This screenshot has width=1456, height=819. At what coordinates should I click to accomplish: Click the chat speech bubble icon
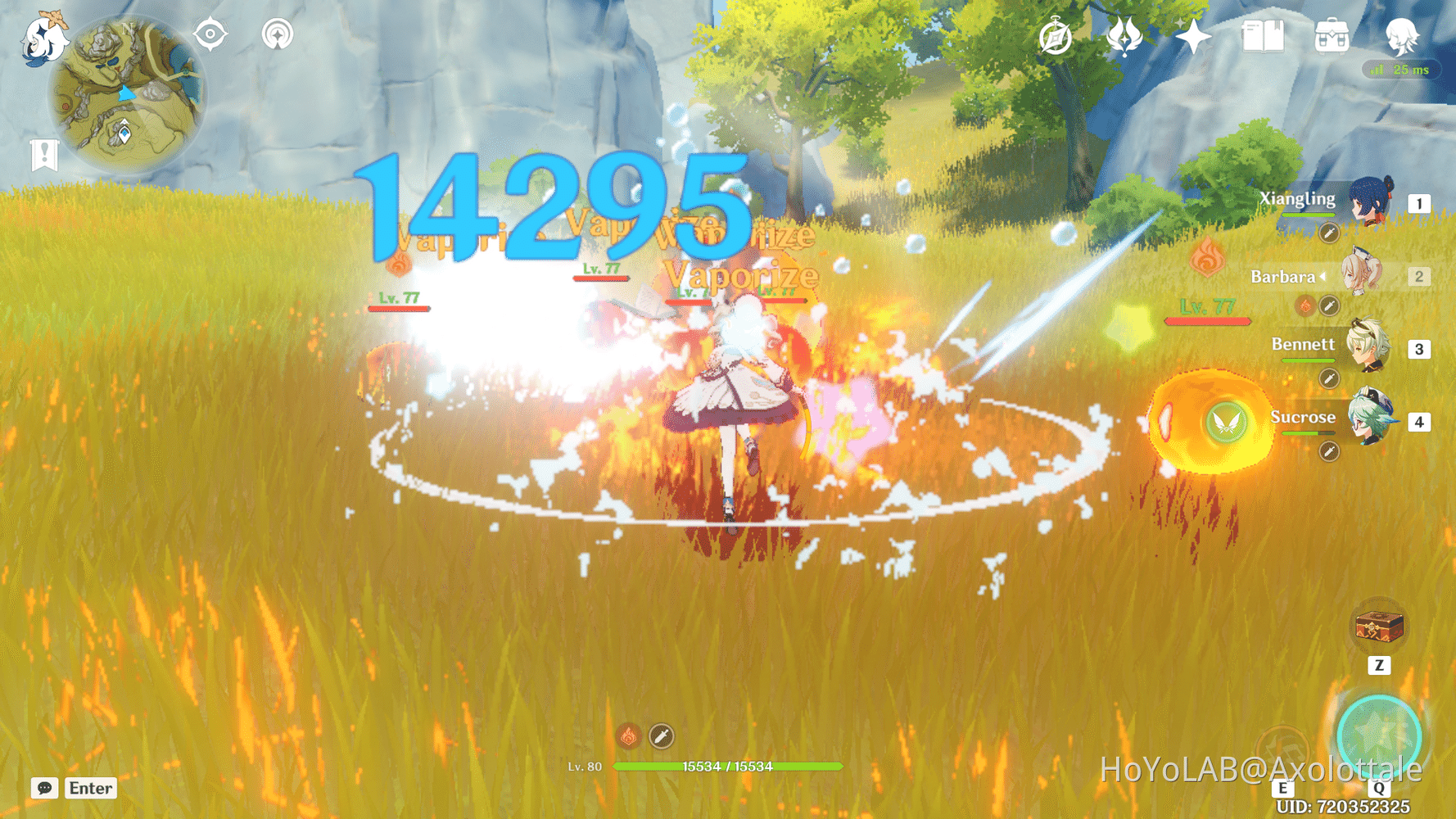[43, 789]
